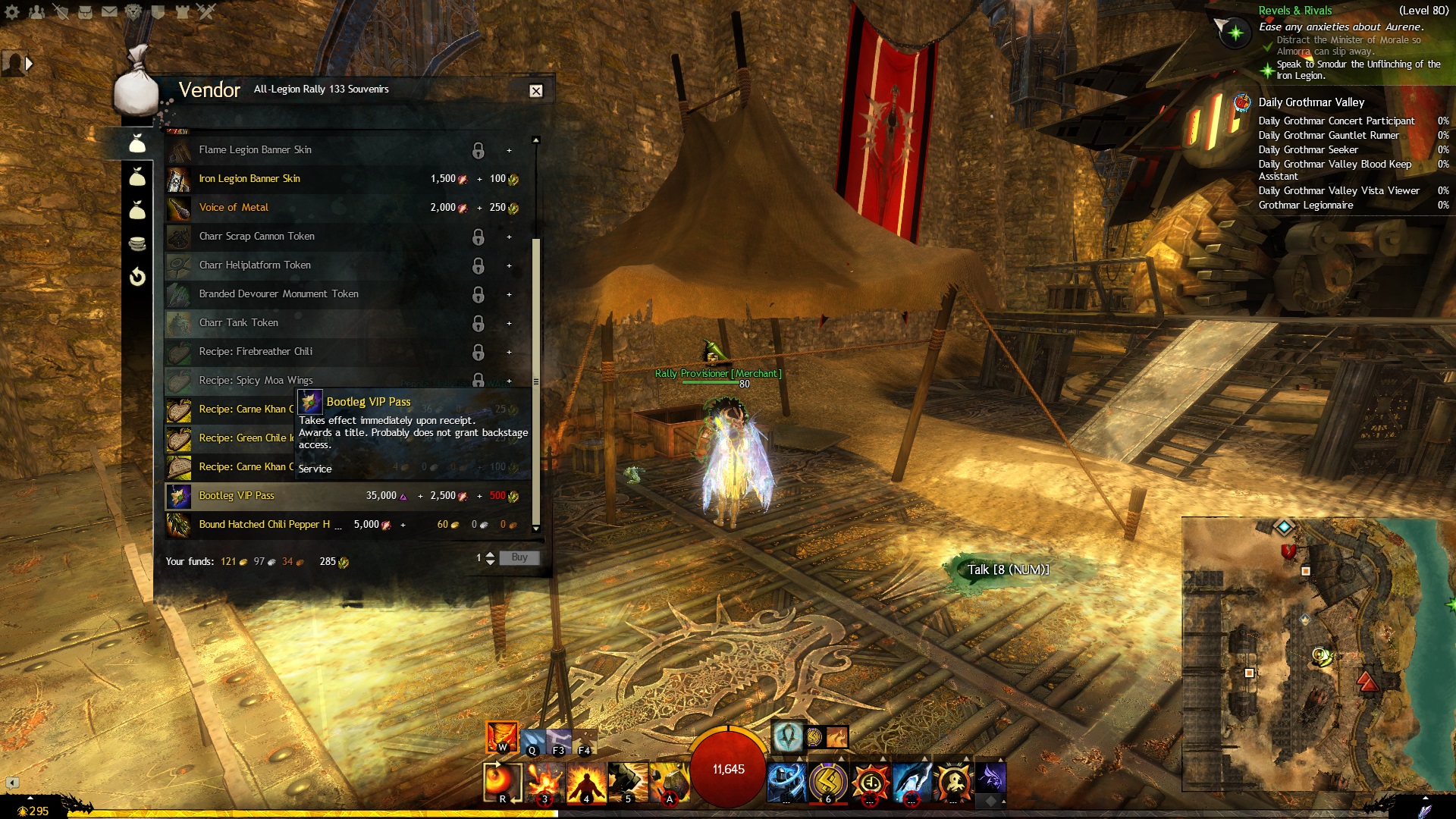
Task: Expand the party portrait panel arrow
Action: point(29,64)
